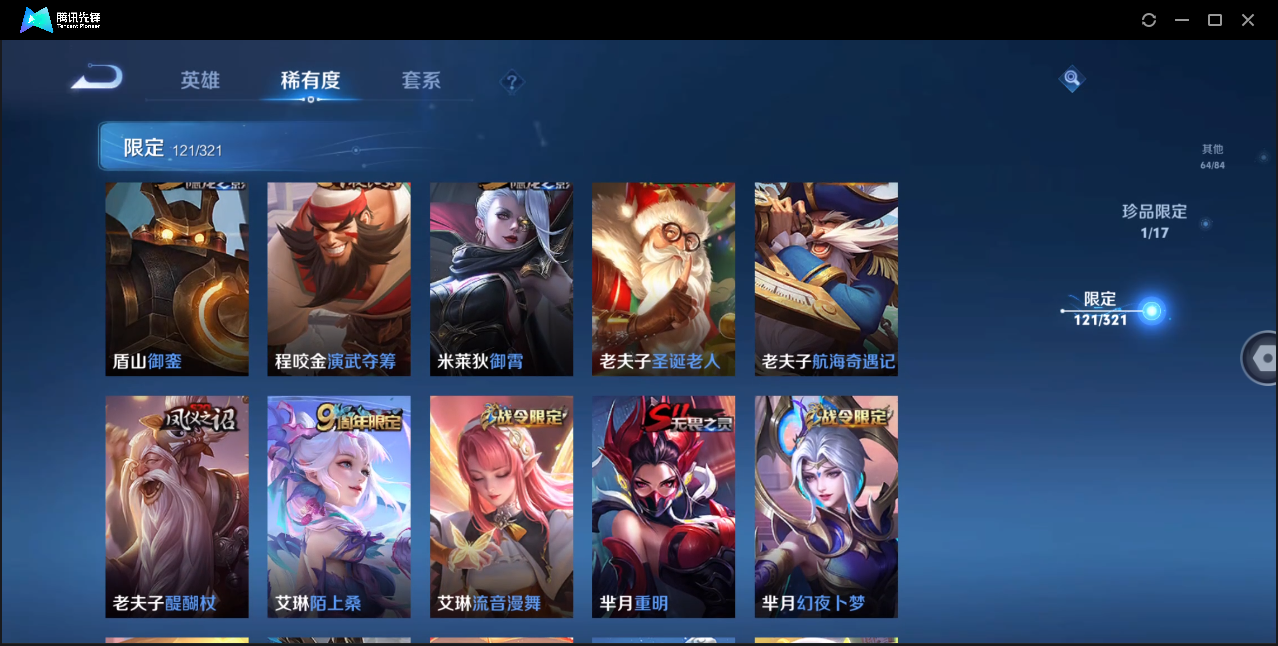Switch to the 英雄 tab
Screen dimensions: 1278x646
pos(200,81)
